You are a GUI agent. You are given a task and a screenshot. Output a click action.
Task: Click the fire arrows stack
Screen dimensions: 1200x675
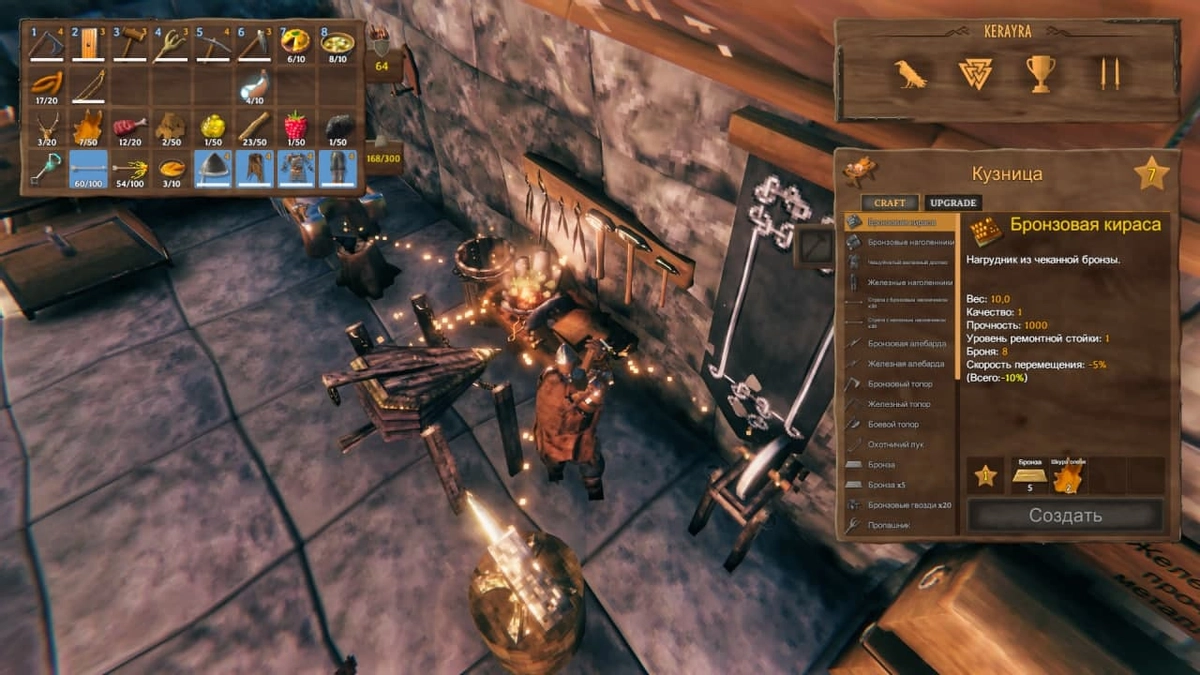click(x=130, y=169)
